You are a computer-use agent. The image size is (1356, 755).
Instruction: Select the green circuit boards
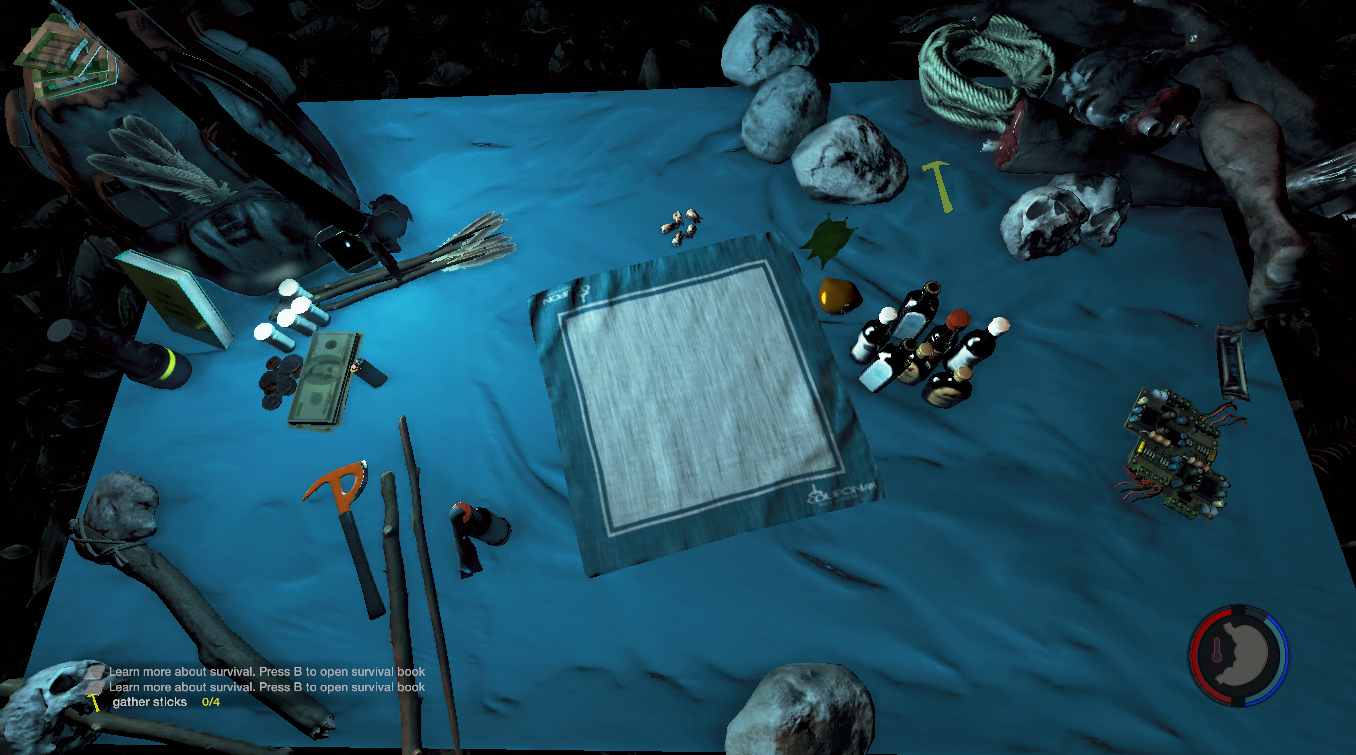point(1175,450)
